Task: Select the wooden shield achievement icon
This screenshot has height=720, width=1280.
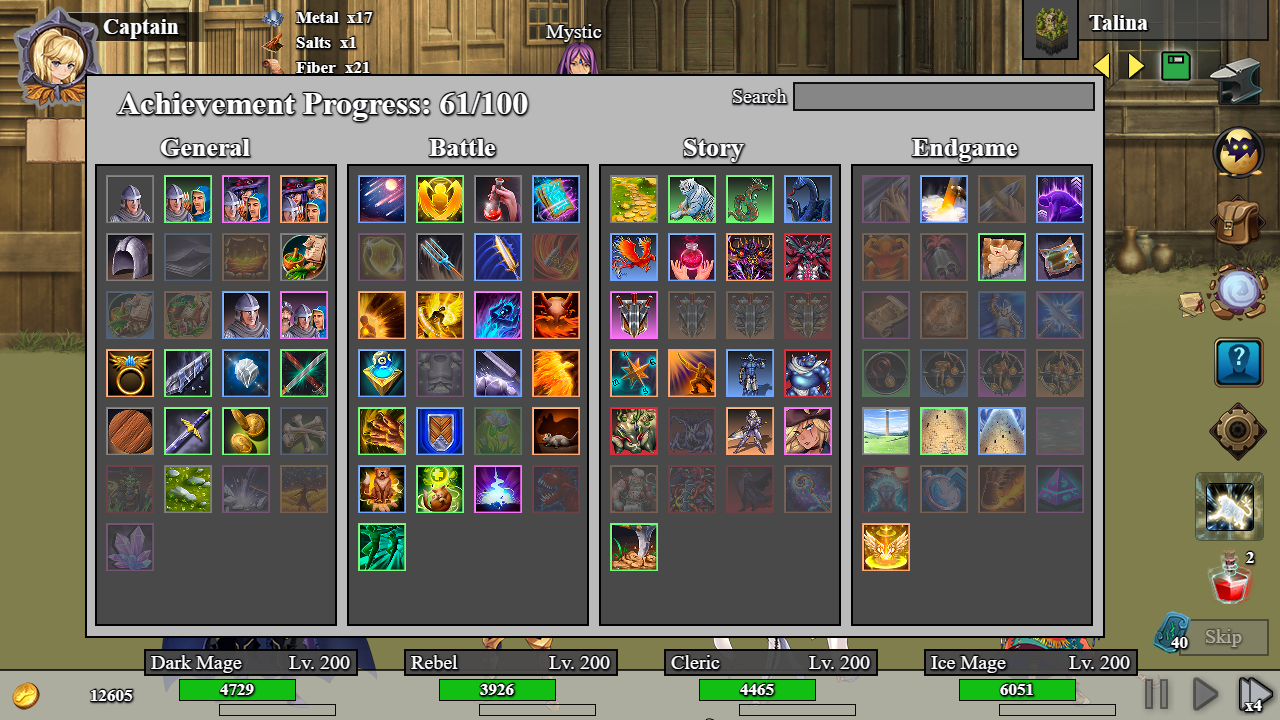Action: 130,431
